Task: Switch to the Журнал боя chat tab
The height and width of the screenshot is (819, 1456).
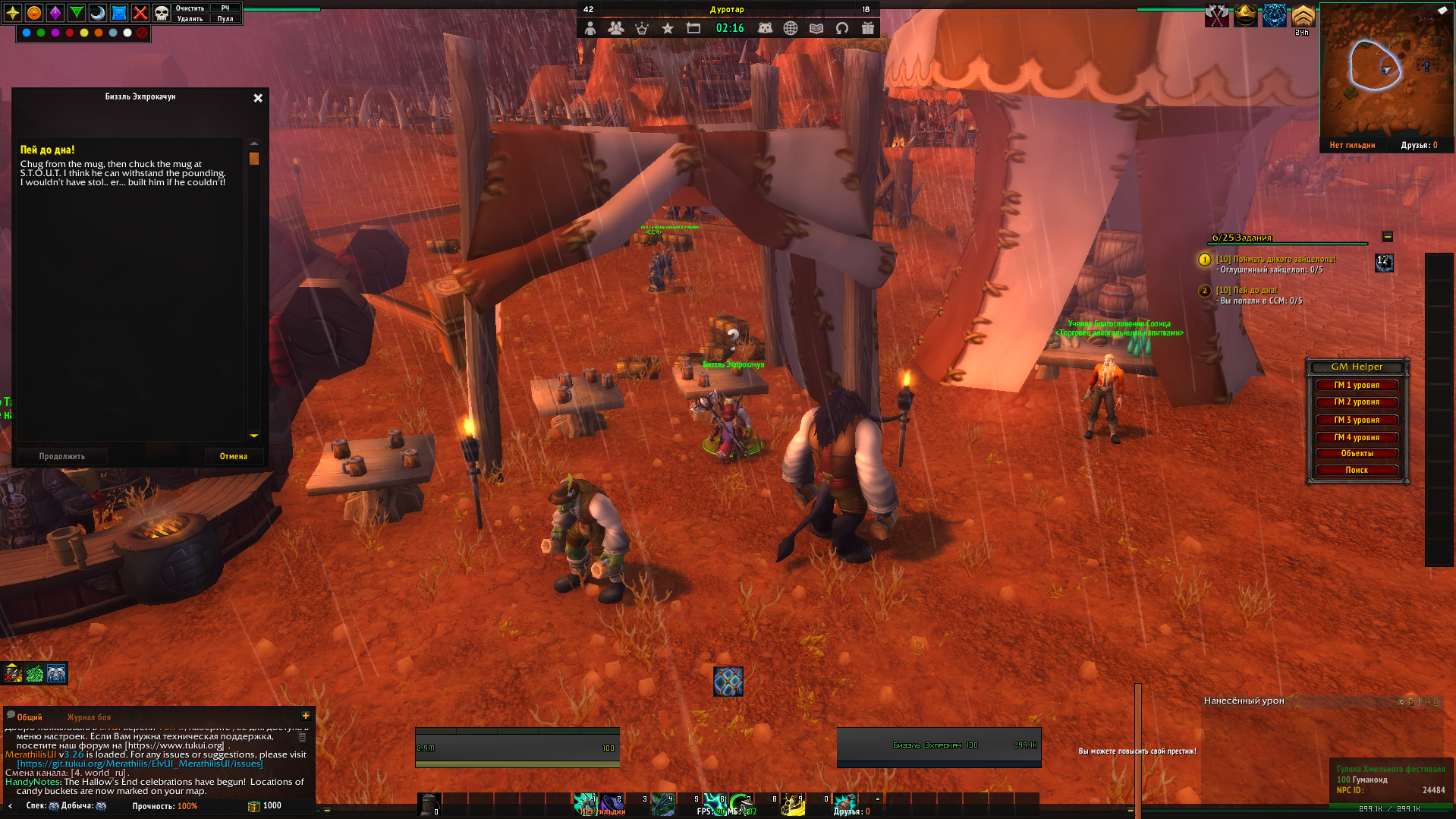Action: [89, 717]
